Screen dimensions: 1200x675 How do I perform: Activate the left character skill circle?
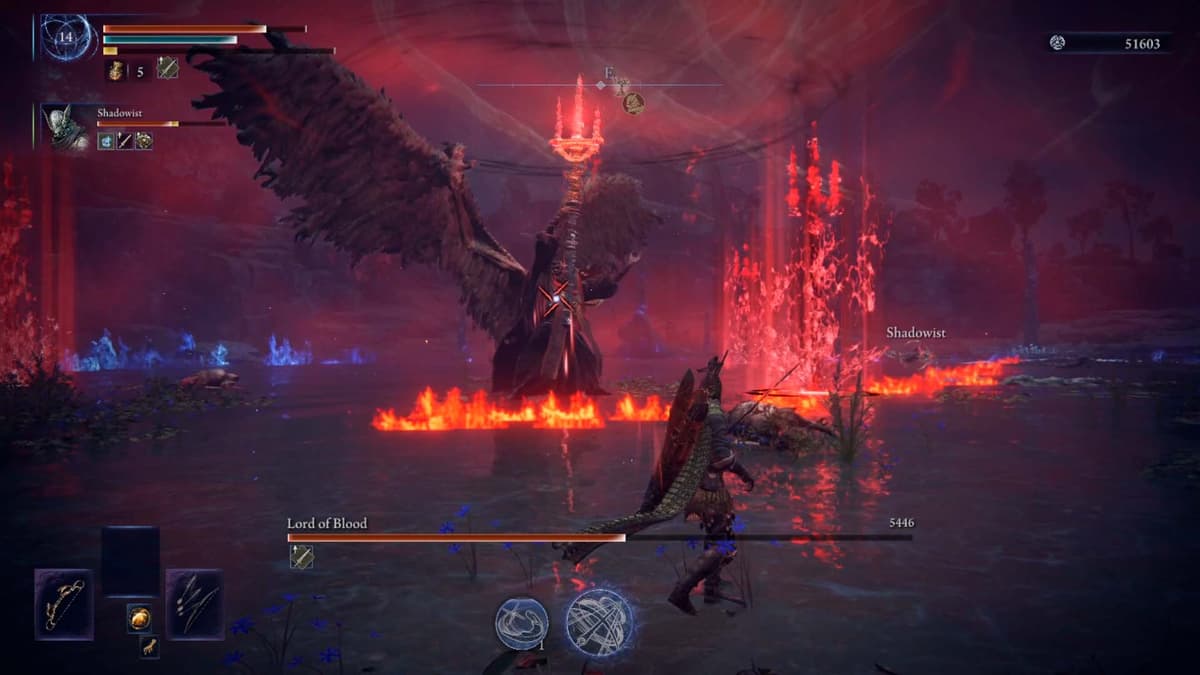[x=521, y=623]
